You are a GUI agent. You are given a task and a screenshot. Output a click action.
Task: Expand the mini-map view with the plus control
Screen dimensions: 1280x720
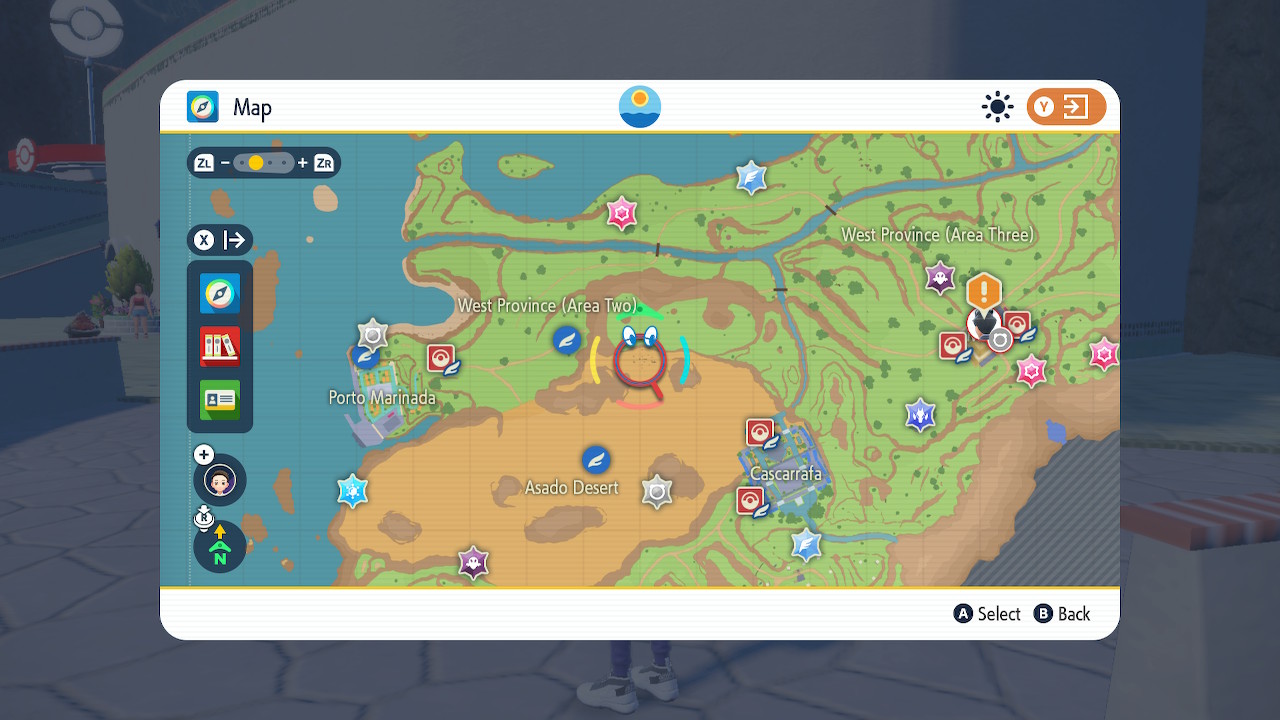click(x=203, y=453)
